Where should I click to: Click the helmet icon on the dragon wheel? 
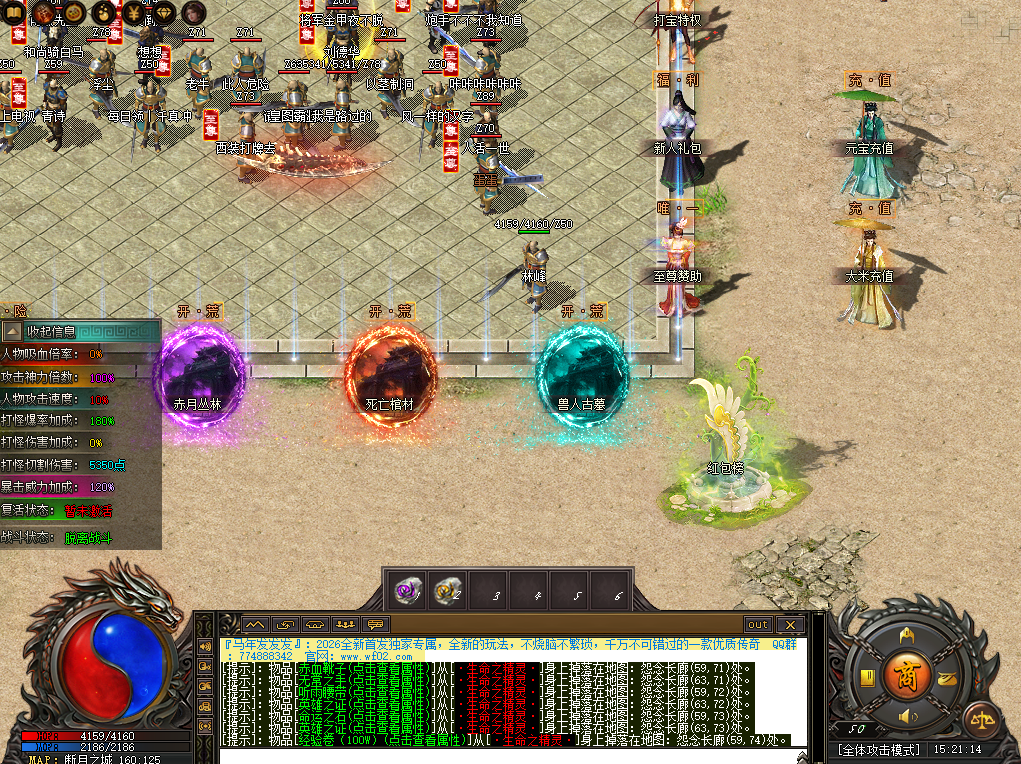point(907,634)
